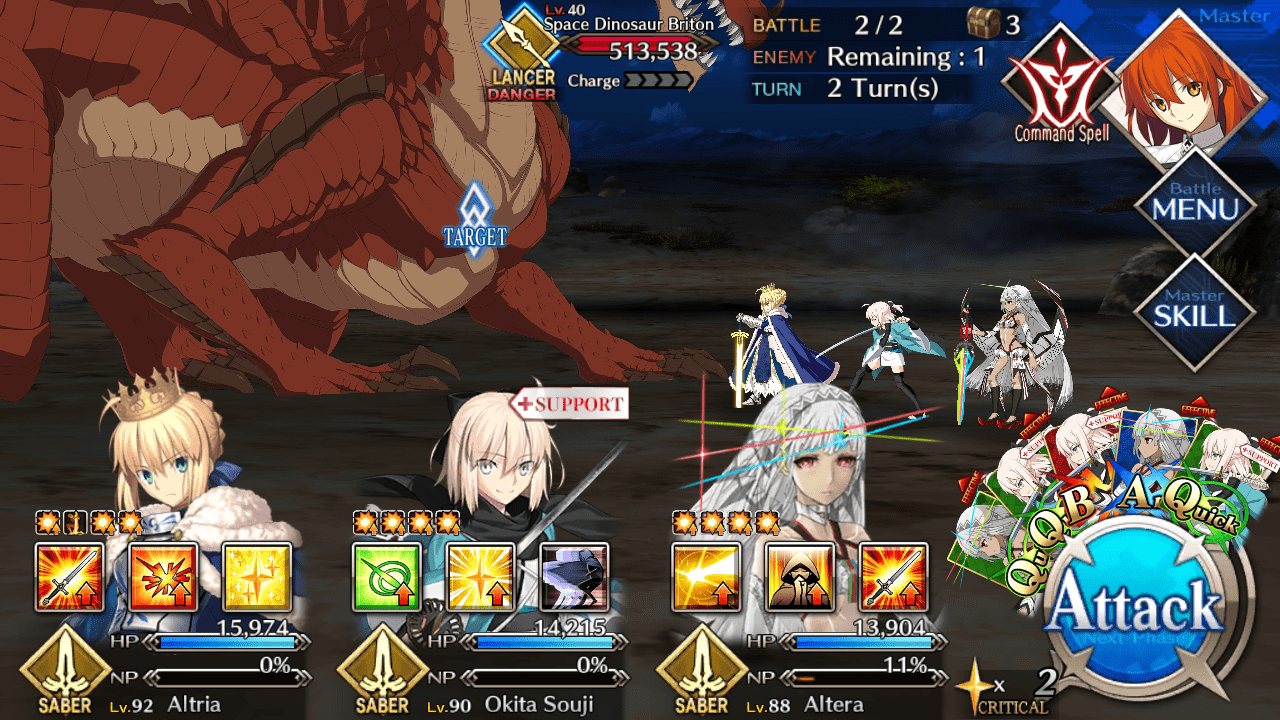This screenshot has width=1280, height=720.
Task: Trigger Altria's golden sparkle skill
Action: [x=256, y=577]
